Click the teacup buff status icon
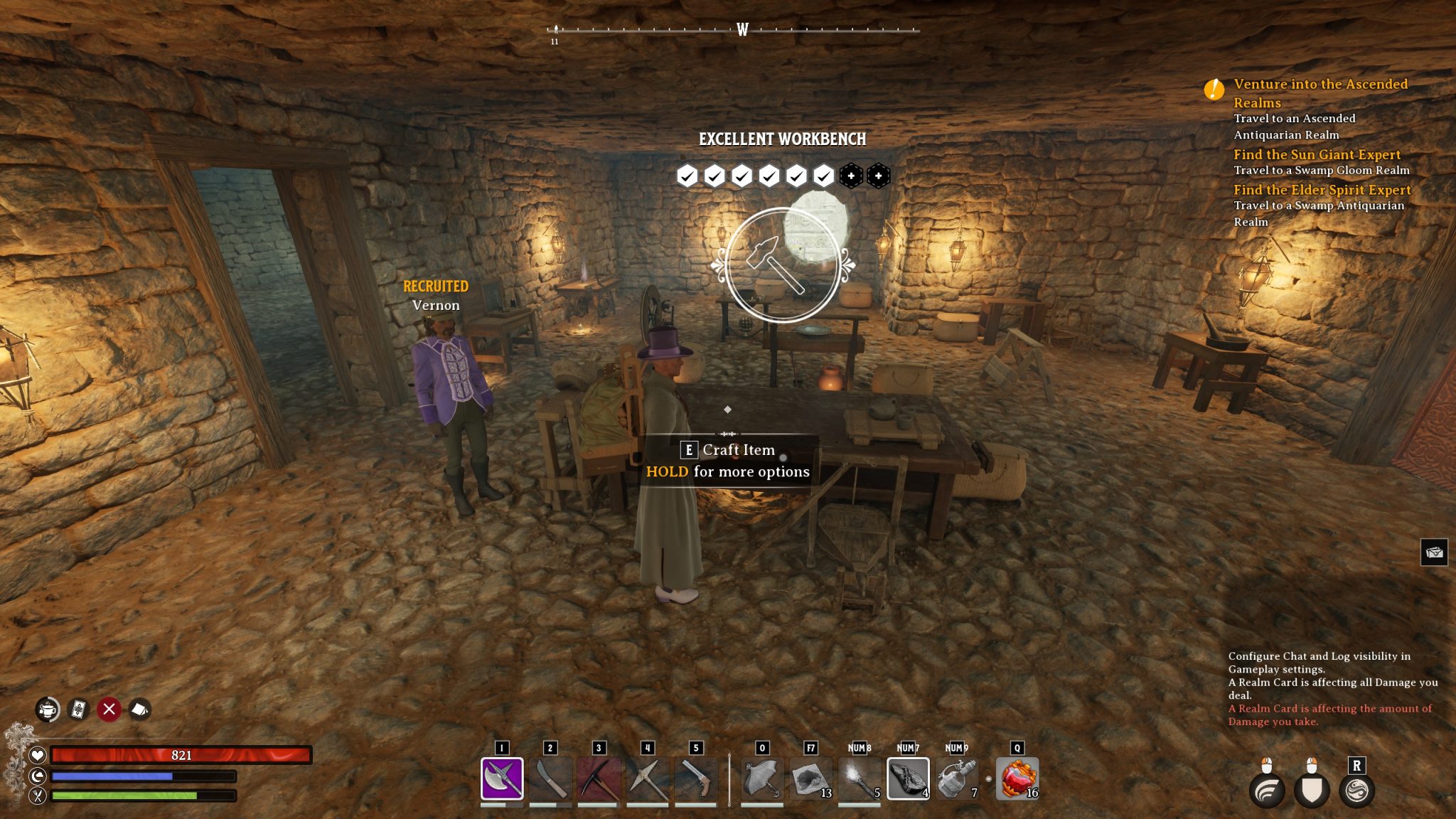Image resolution: width=1456 pixels, height=819 pixels. [48, 710]
